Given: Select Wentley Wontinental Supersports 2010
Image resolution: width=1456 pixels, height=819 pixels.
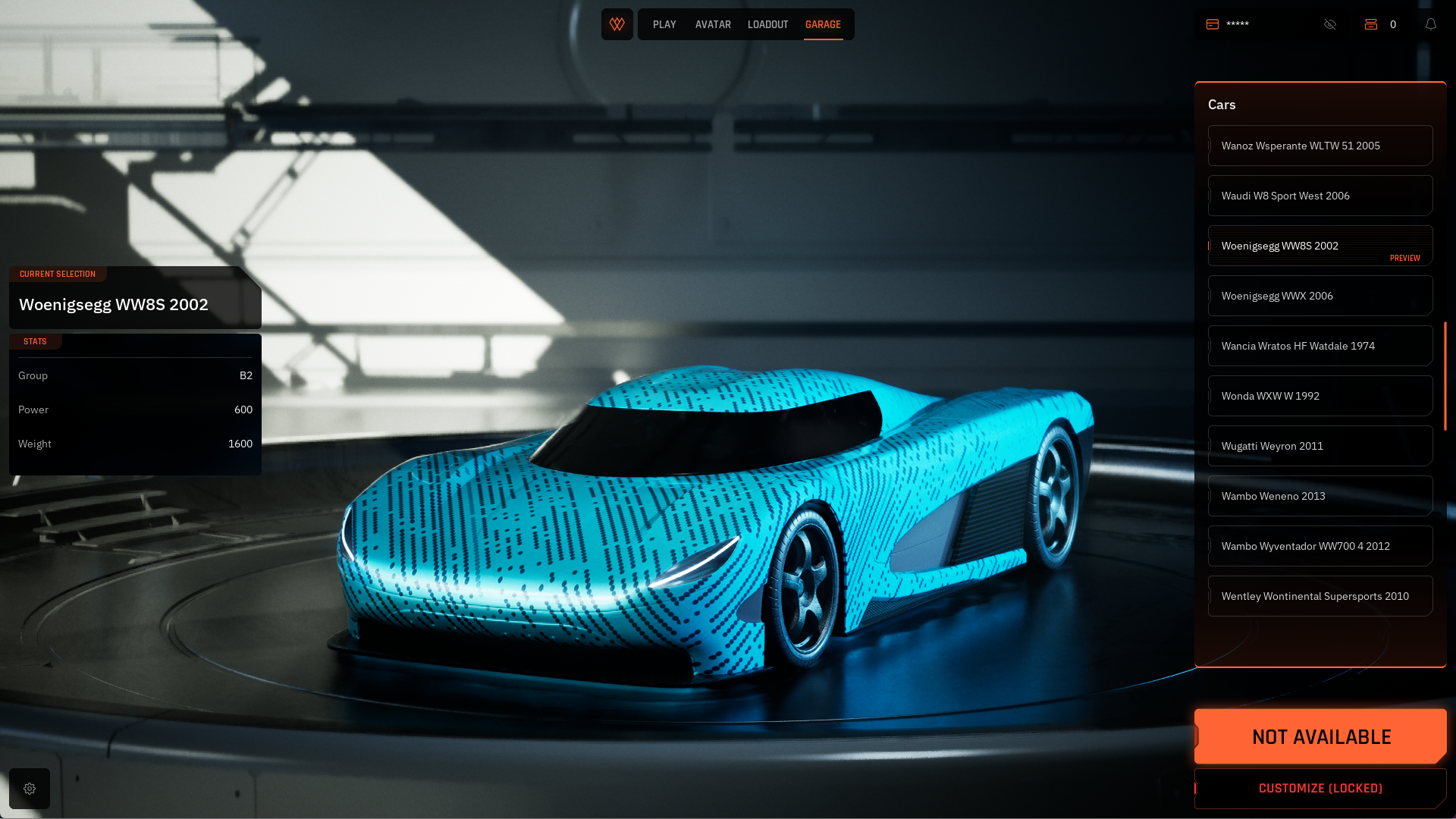Looking at the screenshot, I should [1319, 596].
